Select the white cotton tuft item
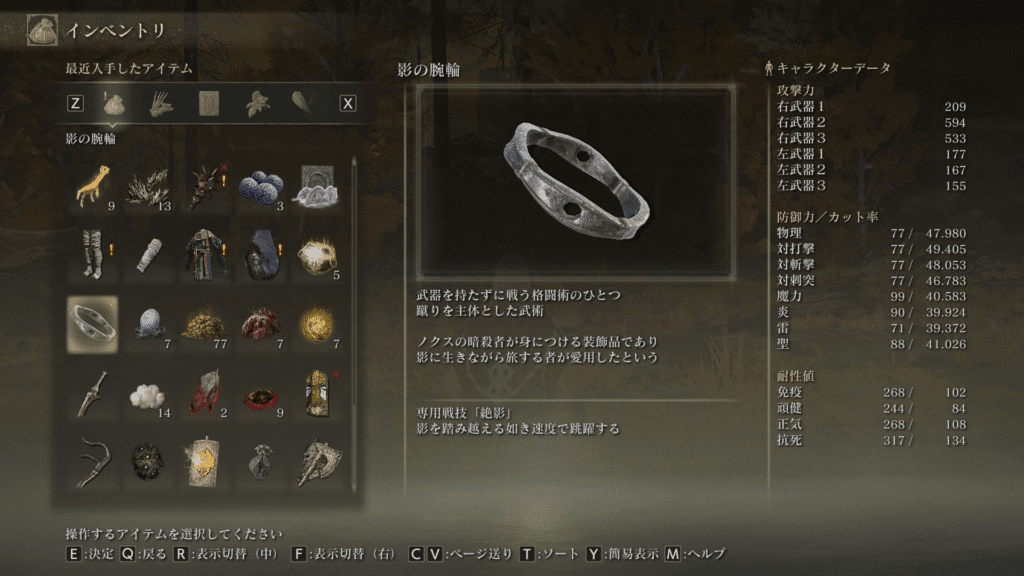 coord(148,393)
